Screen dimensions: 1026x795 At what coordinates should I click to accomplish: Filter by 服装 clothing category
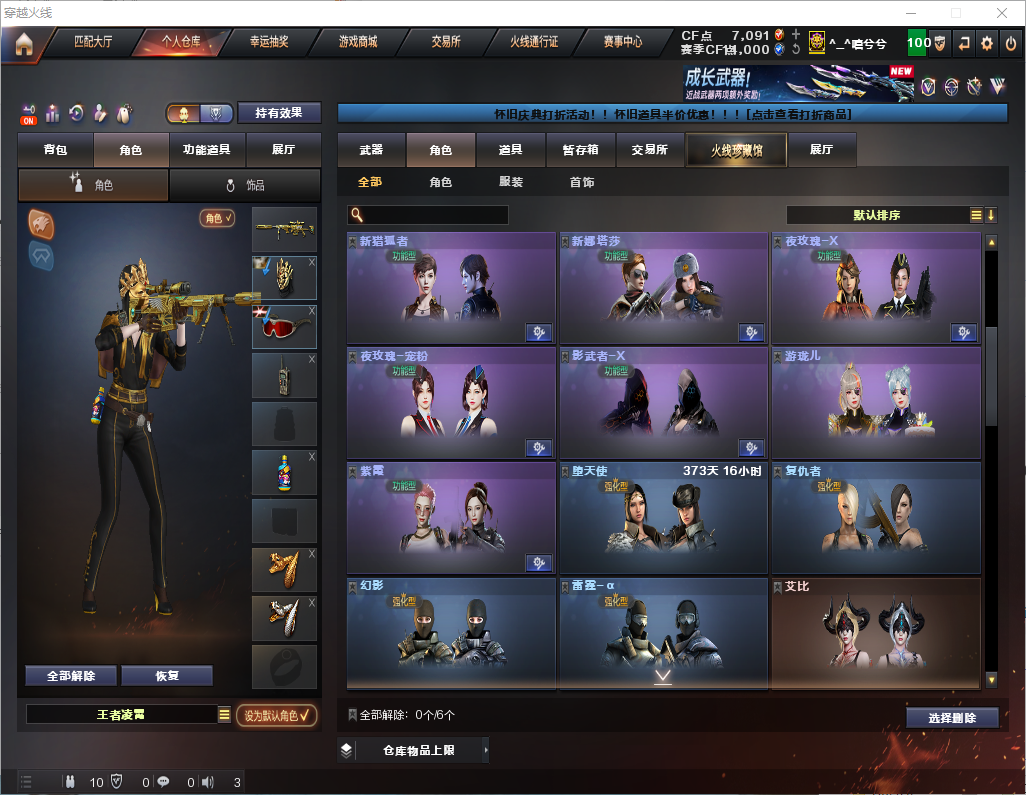click(511, 182)
